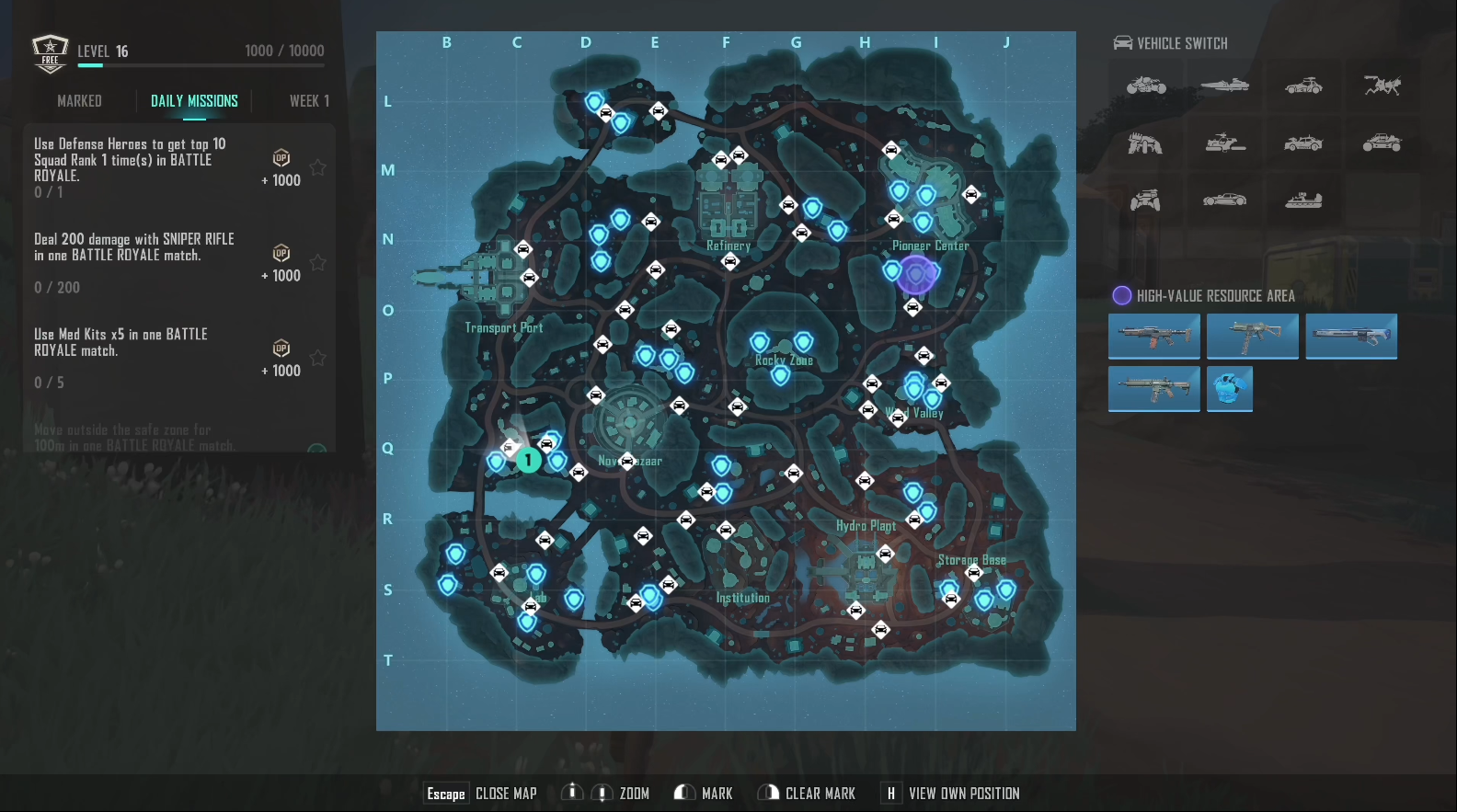Select the motorcycle in Vehicle Switch
Viewport: 1457px width, 812px height.
(x=1146, y=86)
